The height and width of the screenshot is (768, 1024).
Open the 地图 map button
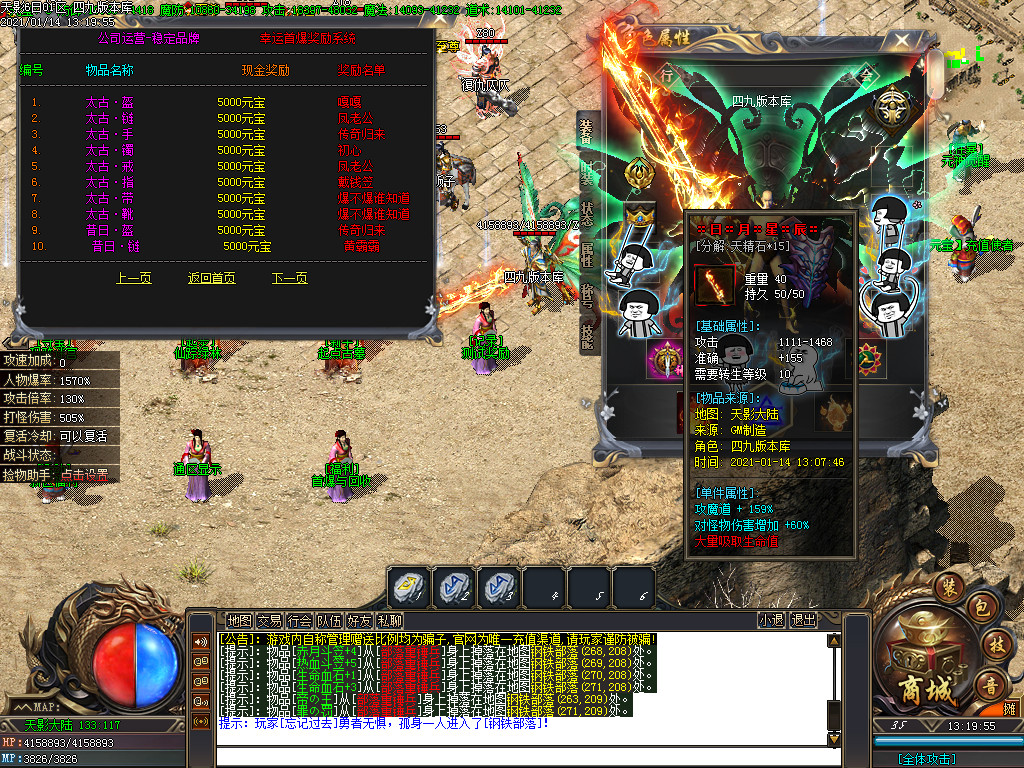239,620
